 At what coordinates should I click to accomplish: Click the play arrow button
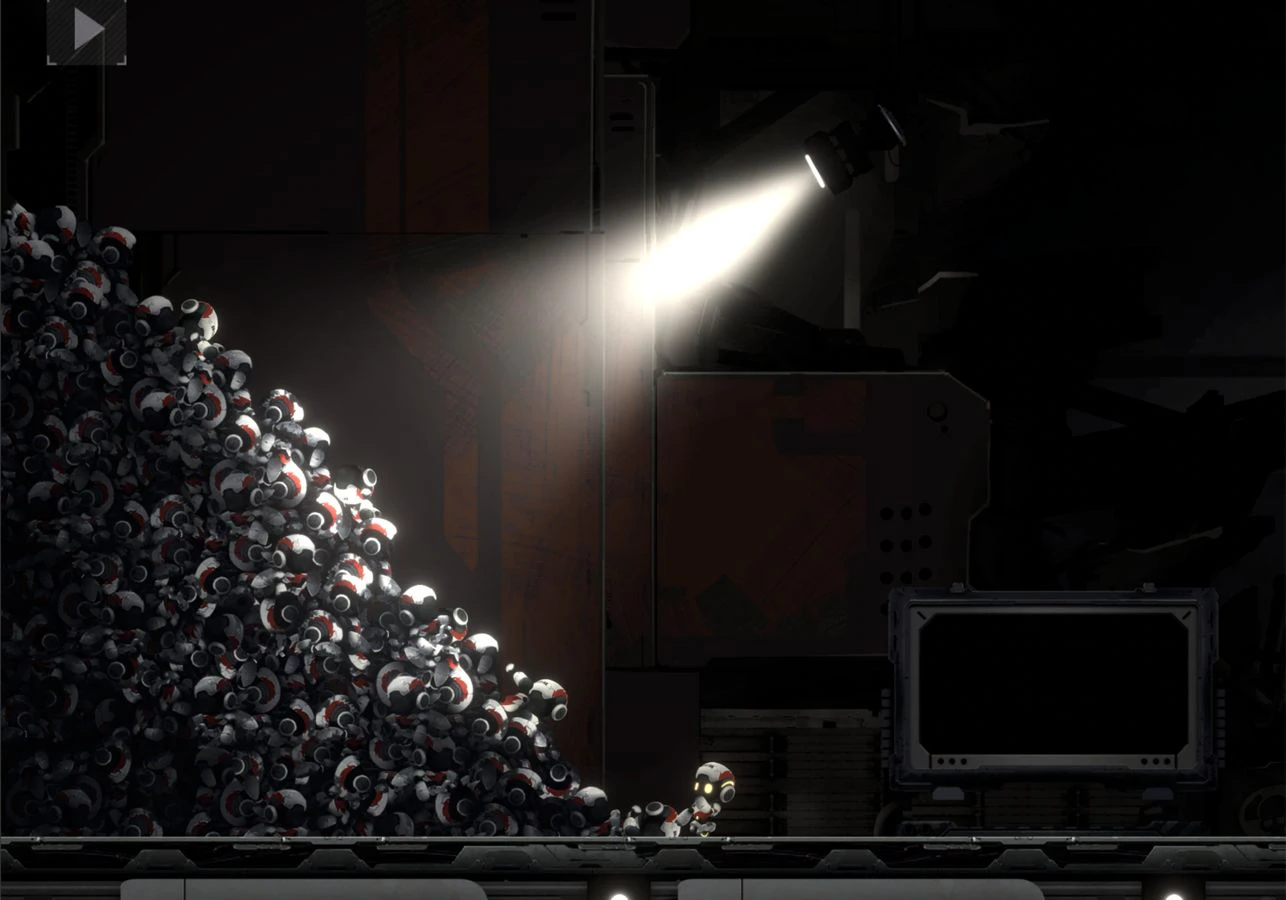click(x=87, y=31)
